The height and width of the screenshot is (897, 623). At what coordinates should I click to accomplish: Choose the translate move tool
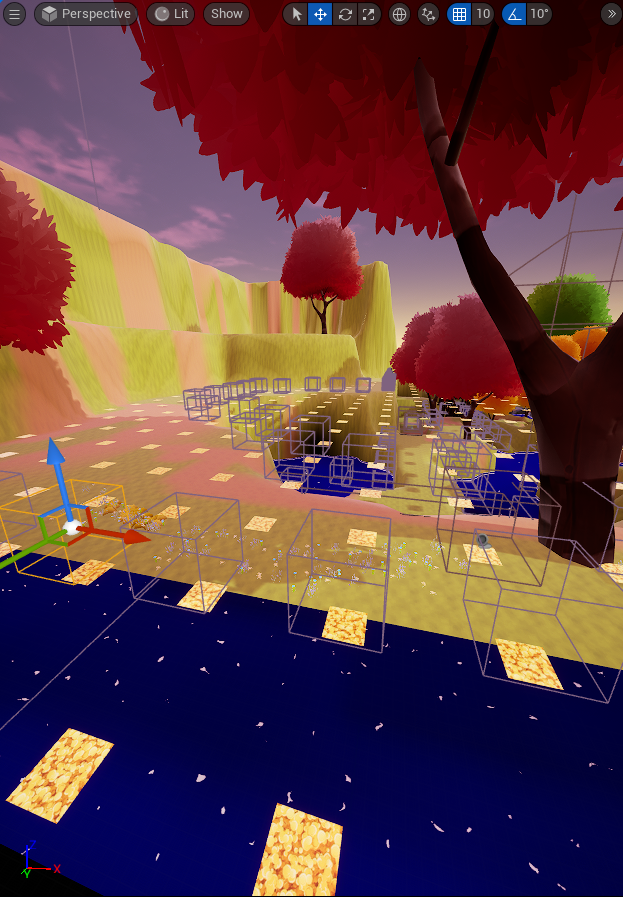point(320,14)
